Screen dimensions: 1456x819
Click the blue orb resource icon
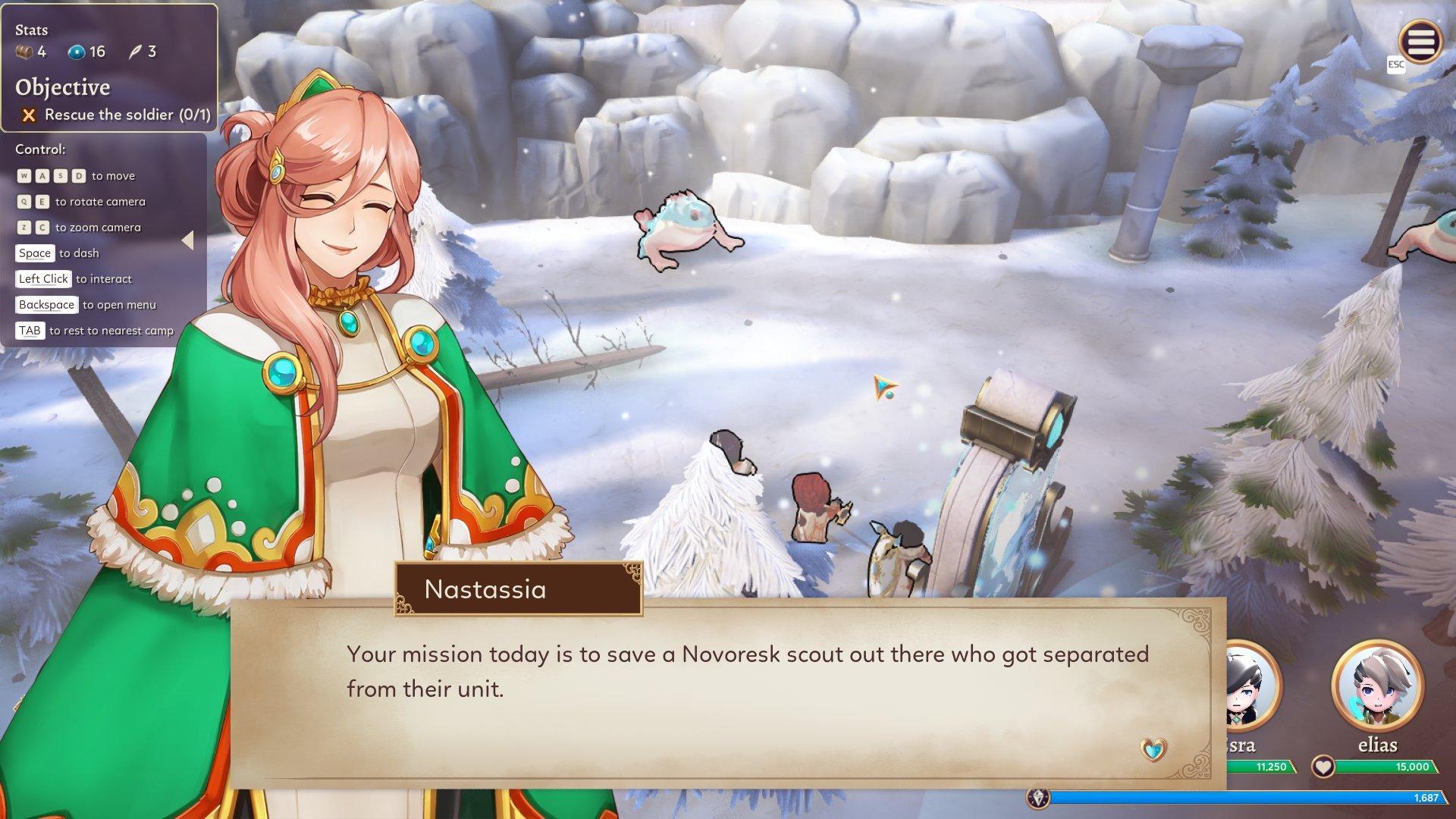[x=76, y=52]
